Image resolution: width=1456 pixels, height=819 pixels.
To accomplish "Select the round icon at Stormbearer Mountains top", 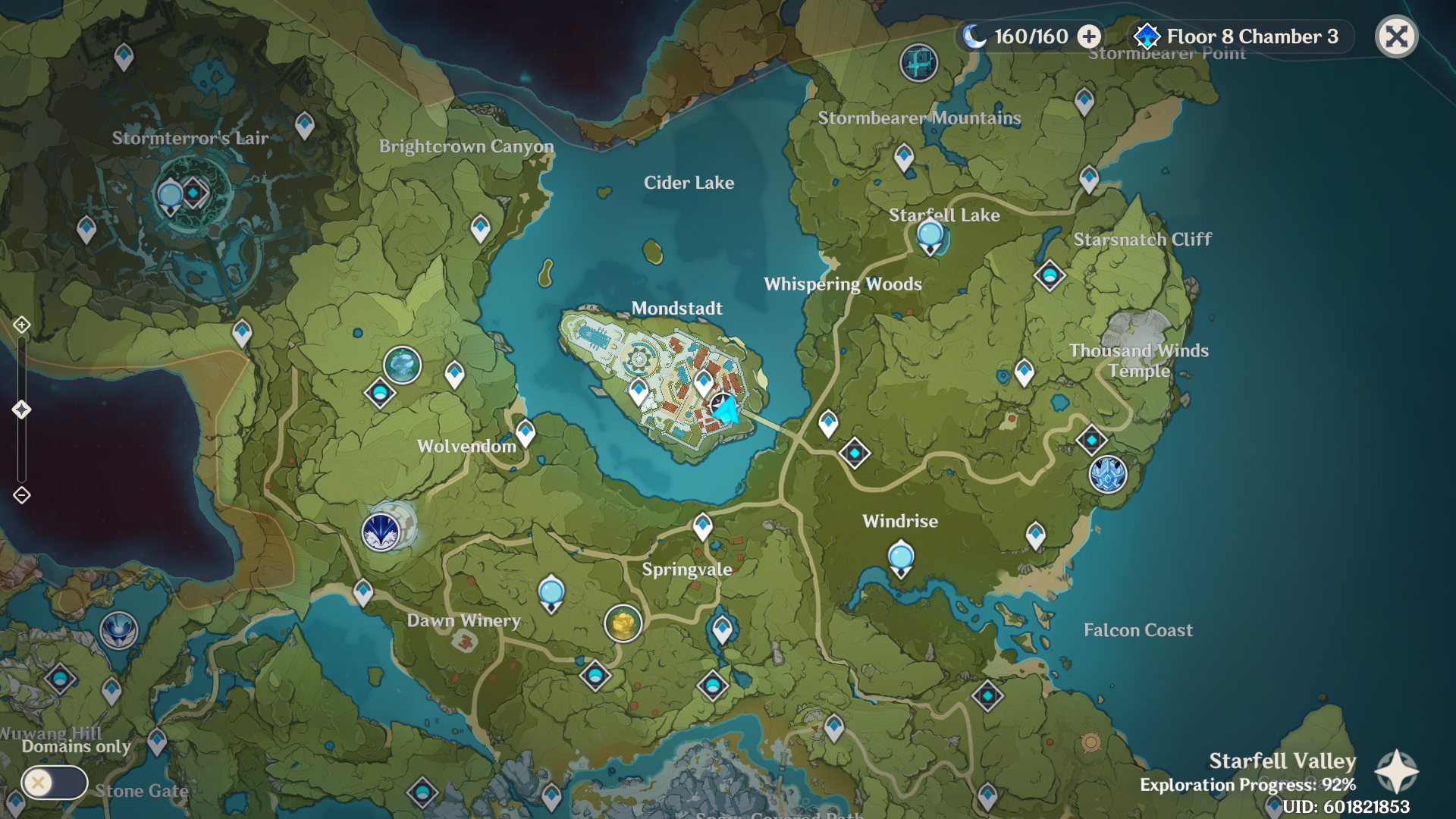I will coord(918,62).
